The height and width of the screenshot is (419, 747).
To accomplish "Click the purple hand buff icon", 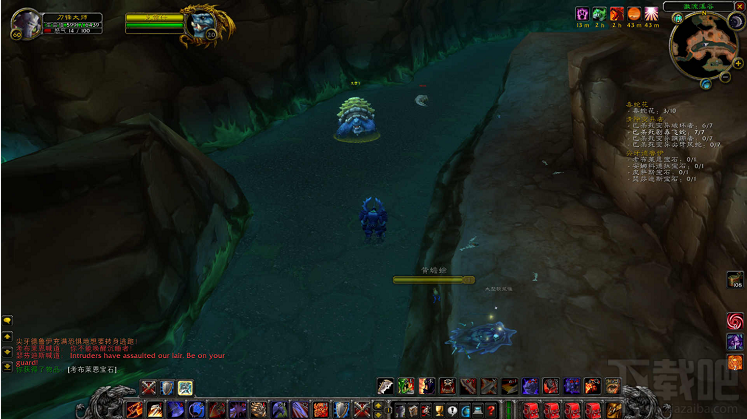I will pyautogui.click(x=581, y=13).
